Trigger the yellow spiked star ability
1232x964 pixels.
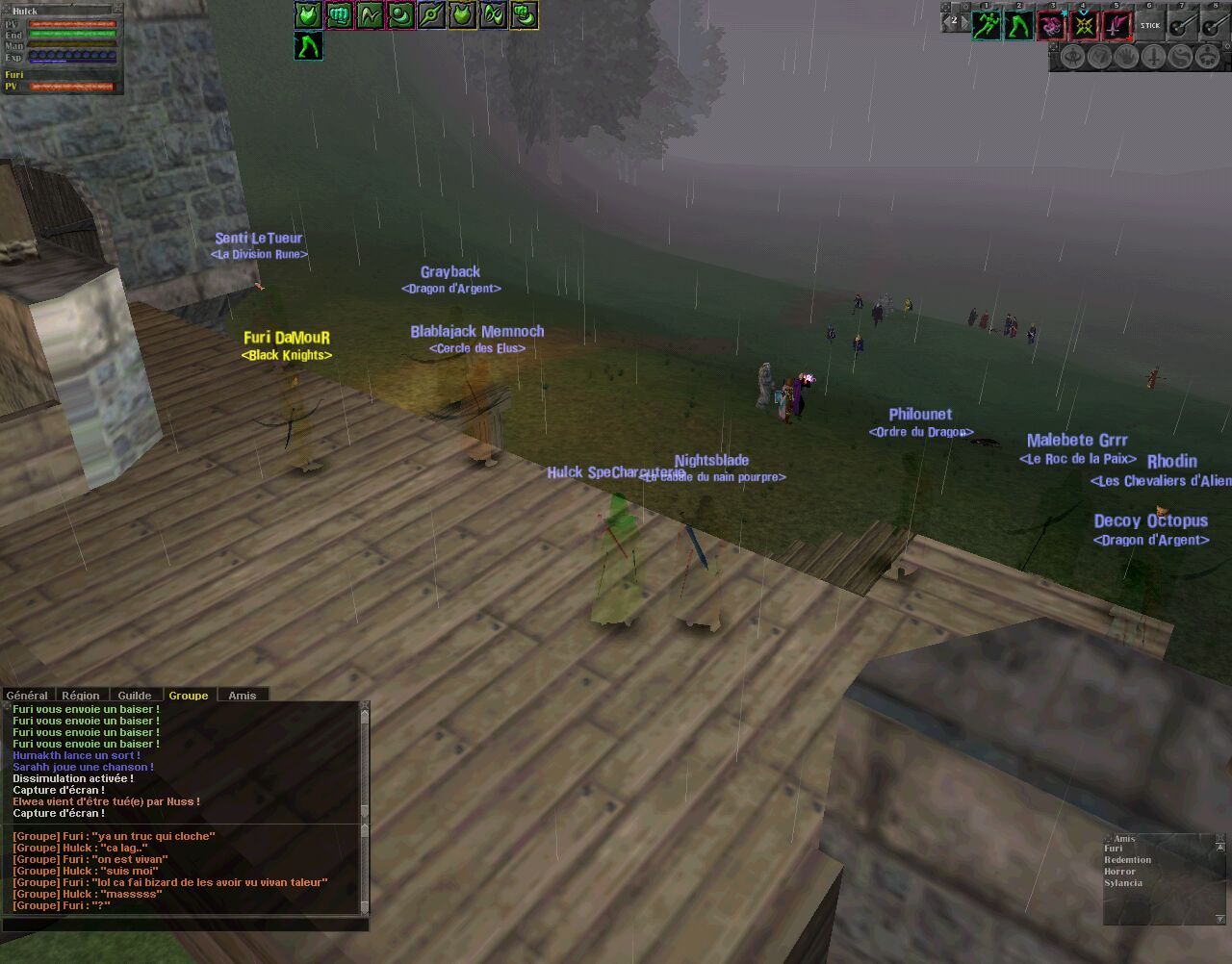[x=1084, y=25]
